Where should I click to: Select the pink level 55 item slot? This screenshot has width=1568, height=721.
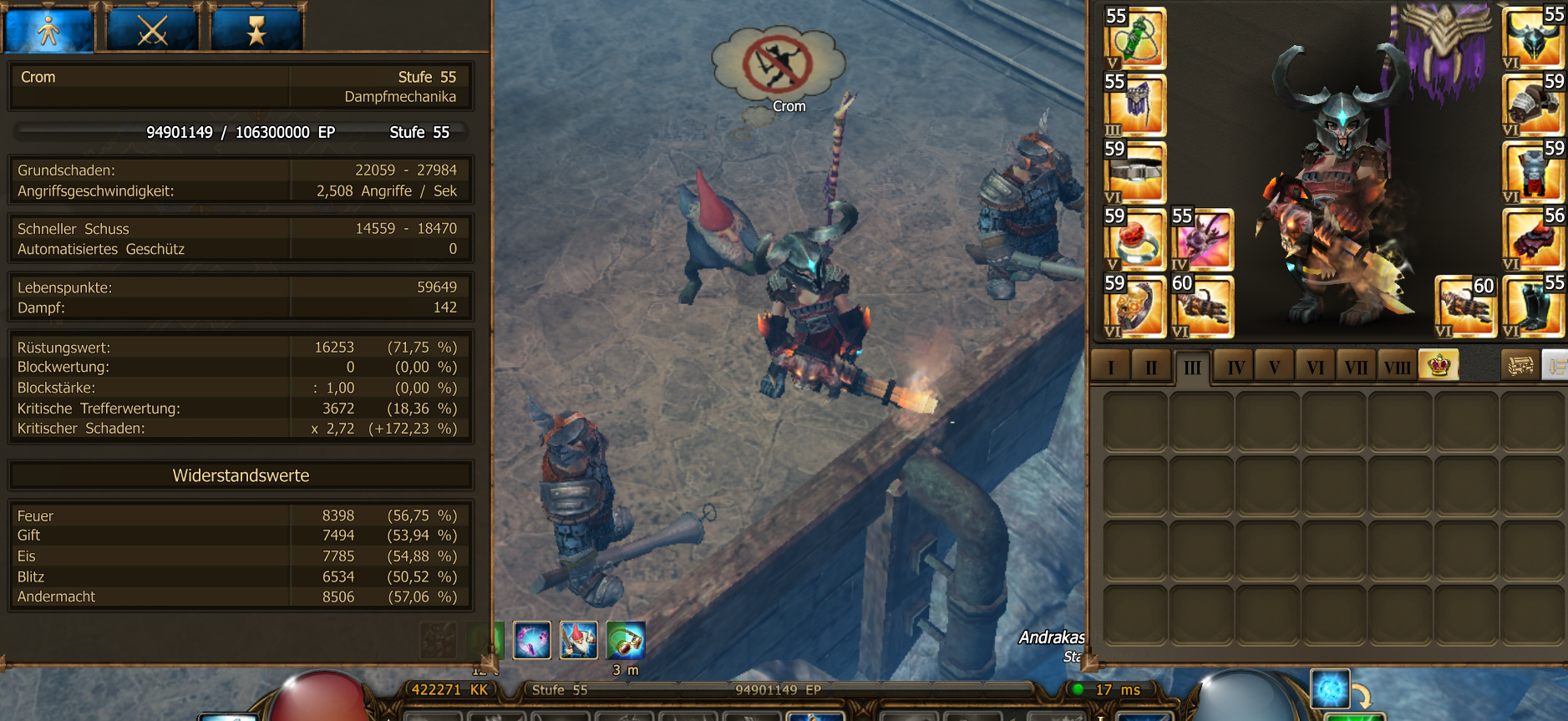(x=1202, y=239)
